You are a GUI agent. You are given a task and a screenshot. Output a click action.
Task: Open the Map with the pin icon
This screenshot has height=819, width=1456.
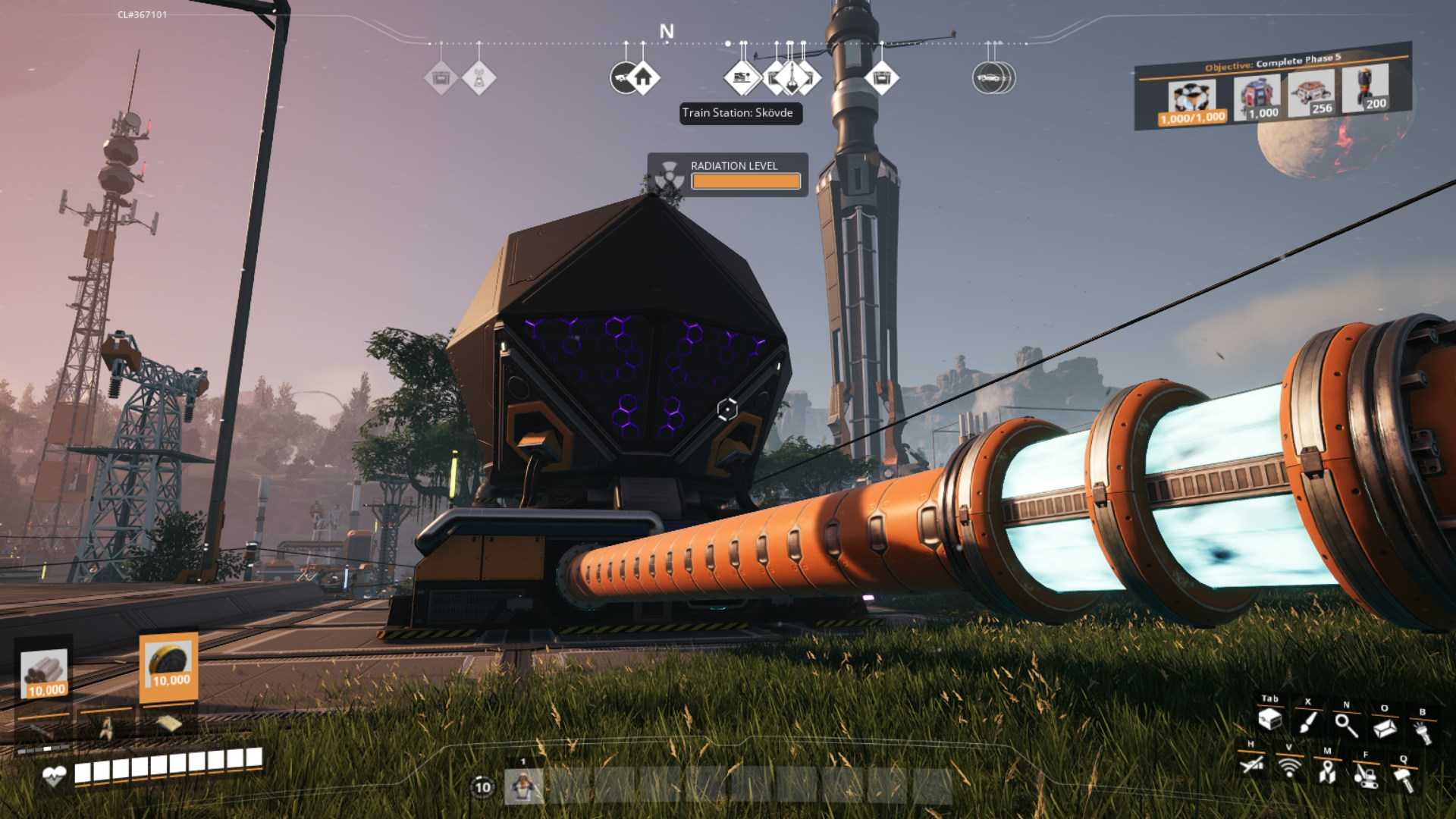click(1327, 773)
